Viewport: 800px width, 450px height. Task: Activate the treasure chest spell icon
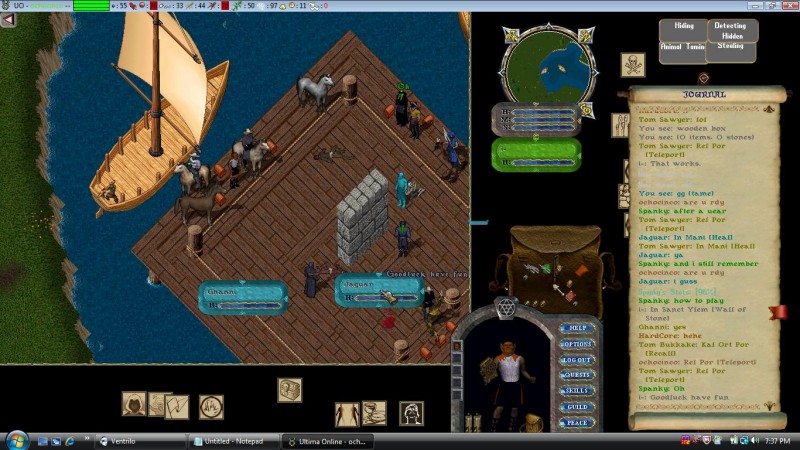tap(290, 389)
